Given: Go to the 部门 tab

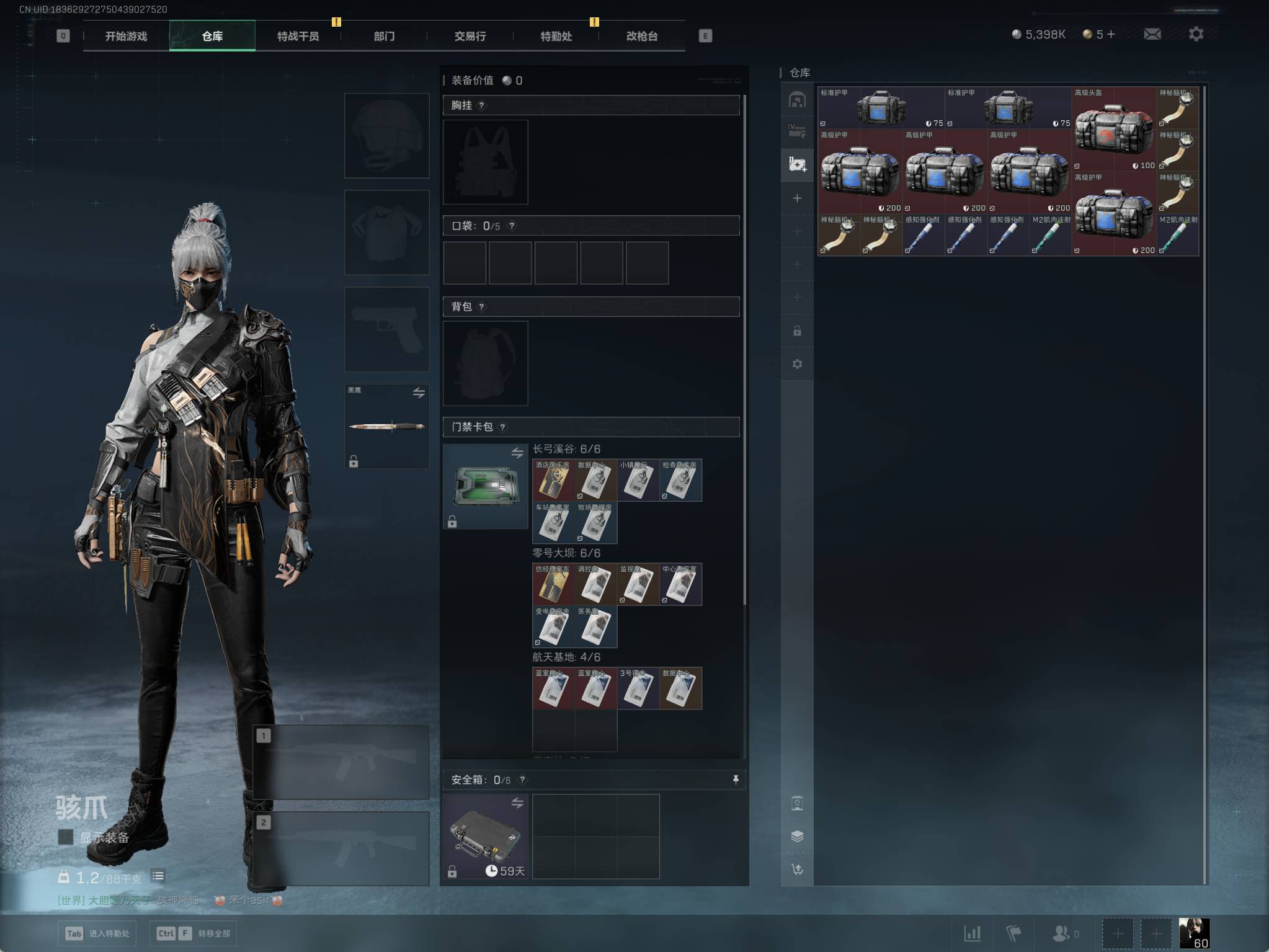Looking at the screenshot, I should pyautogui.click(x=384, y=36).
